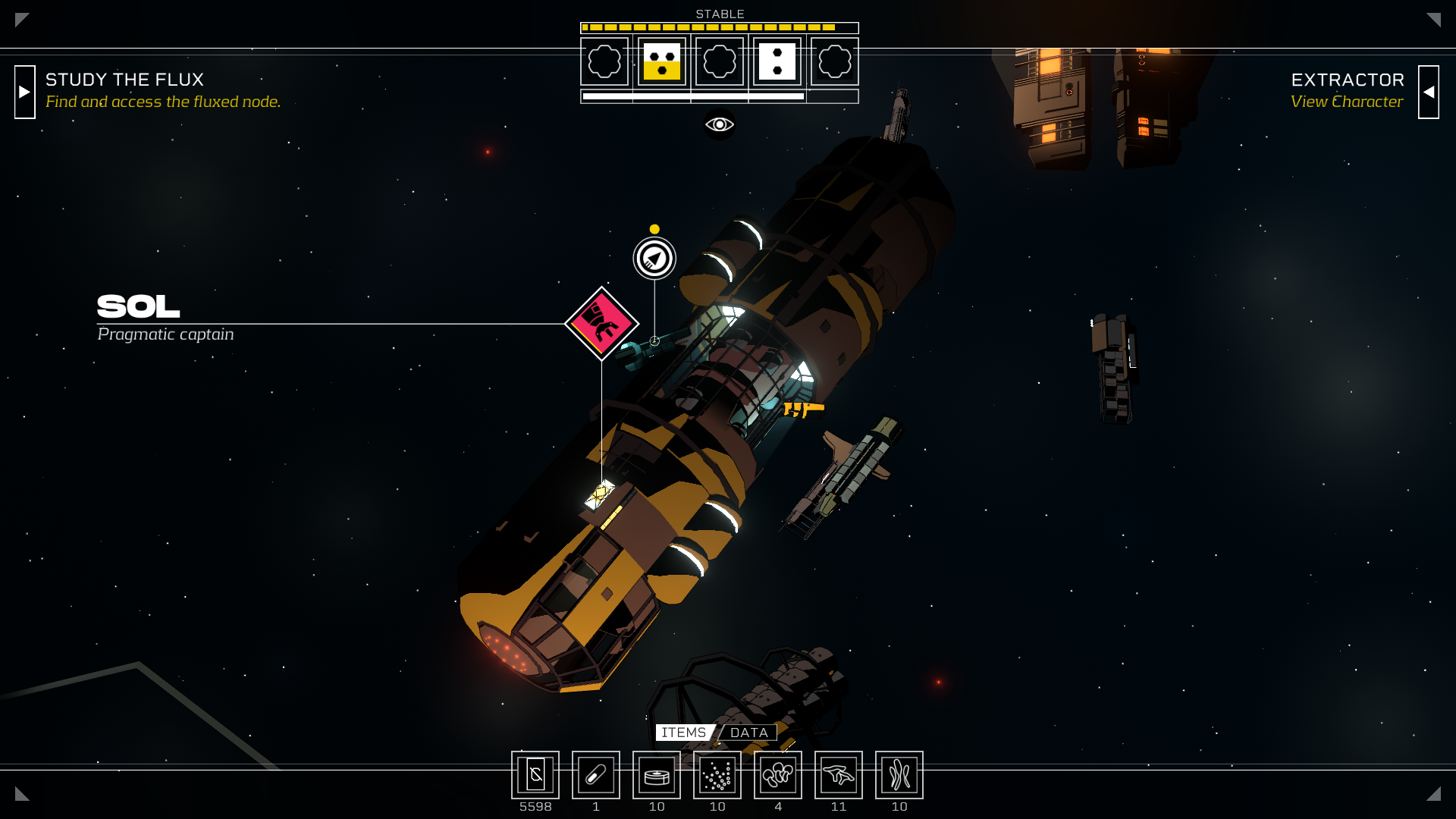
Task: Select the currency chit slot with 5598
Action: [535, 775]
